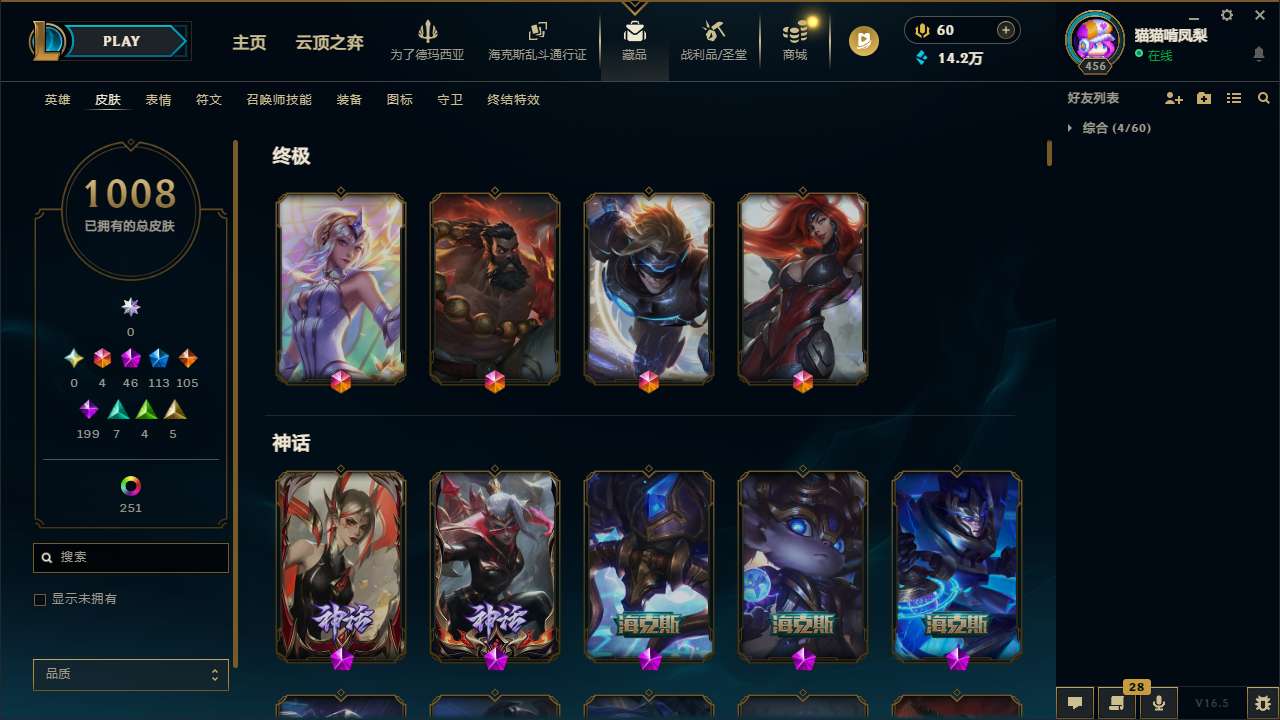Viewport: 1280px width, 720px height.
Task: Open the create friend group folder icon
Action: [x=1203, y=98]
